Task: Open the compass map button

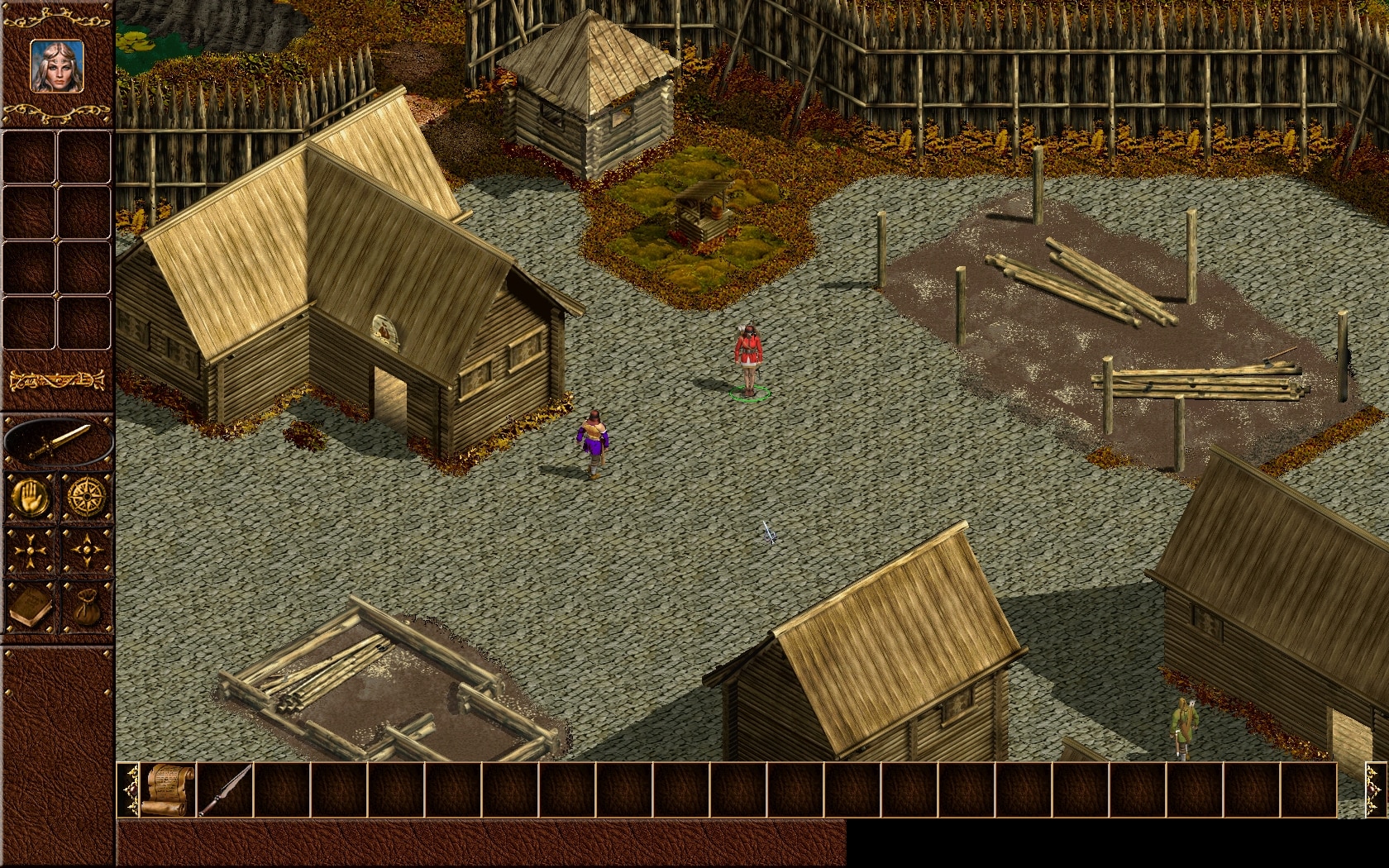Action: click(86, 496)
